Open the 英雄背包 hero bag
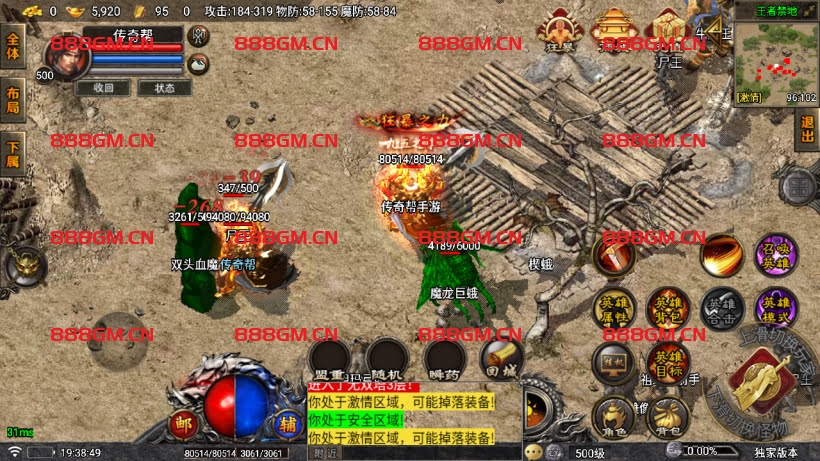Screen dimensions: 820x461 667,307
